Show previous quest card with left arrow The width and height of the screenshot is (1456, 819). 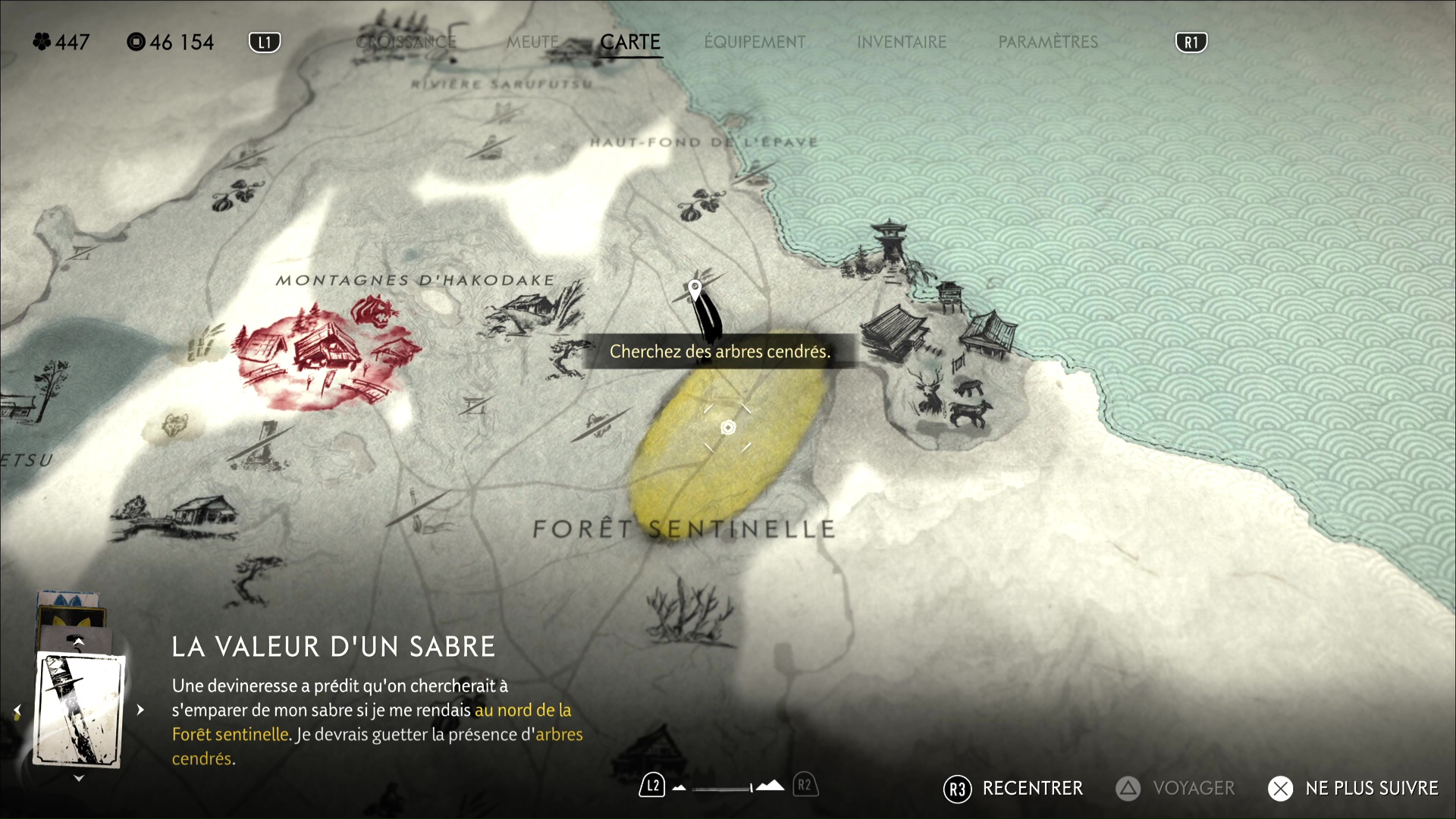coord(17,711)
